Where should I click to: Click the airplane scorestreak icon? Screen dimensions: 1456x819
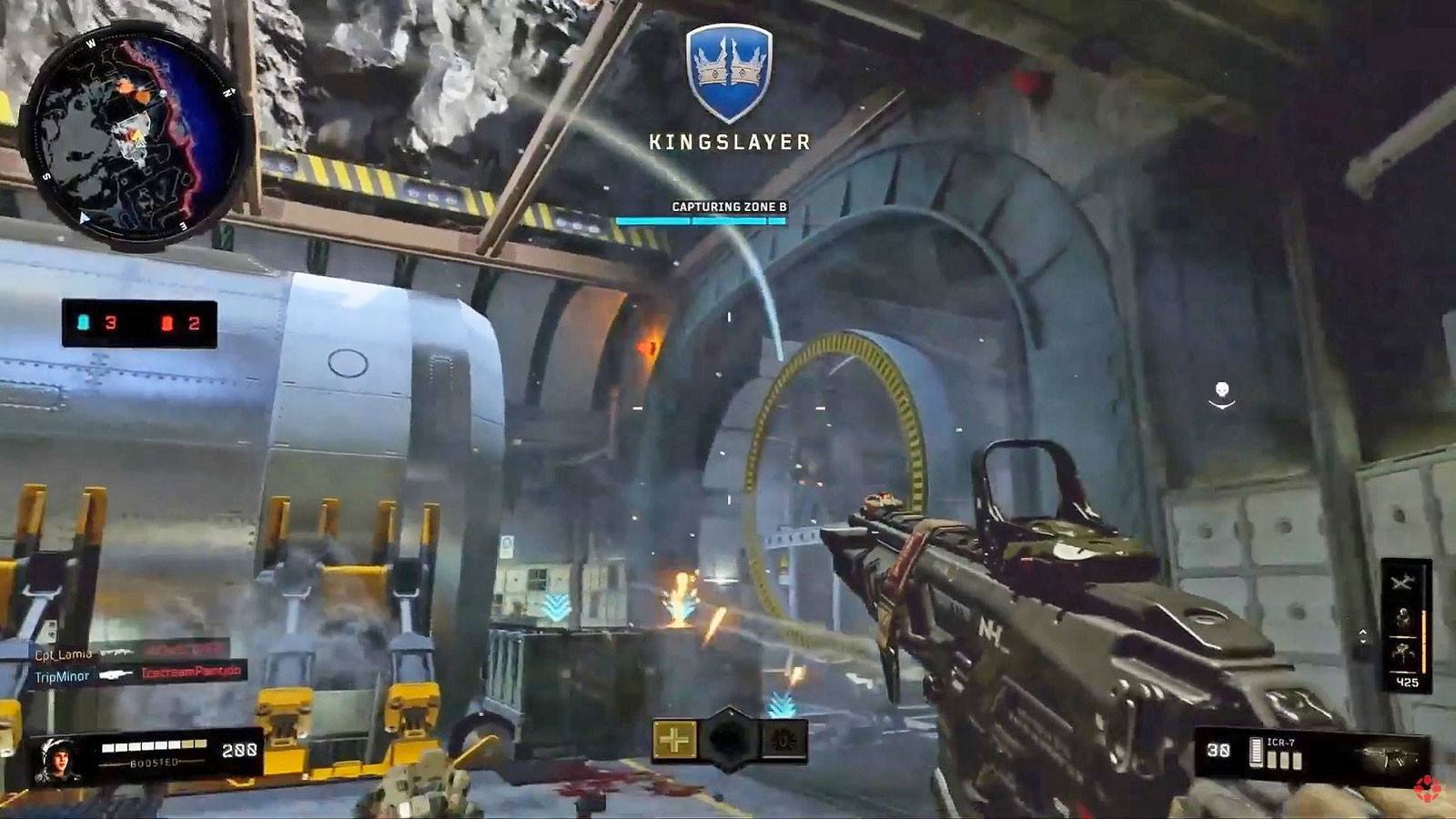click(x=1402, y=581)
